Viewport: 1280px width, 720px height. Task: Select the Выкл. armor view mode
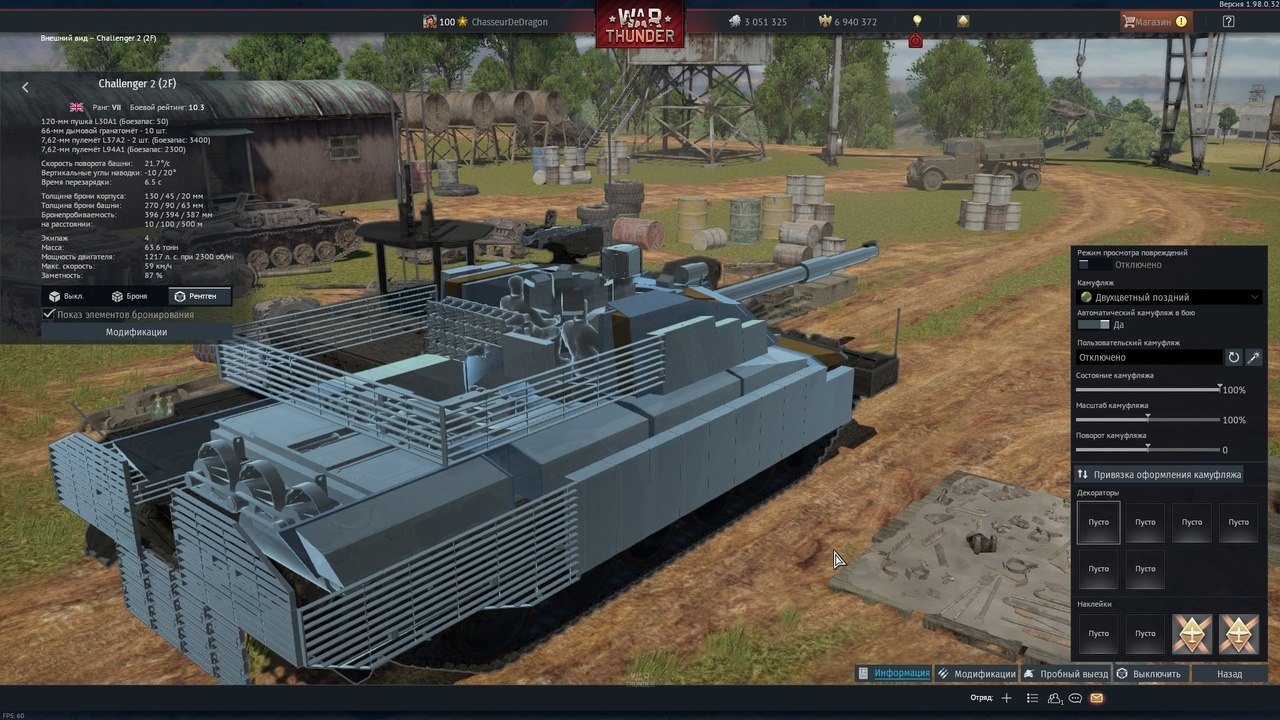point(65,296)
